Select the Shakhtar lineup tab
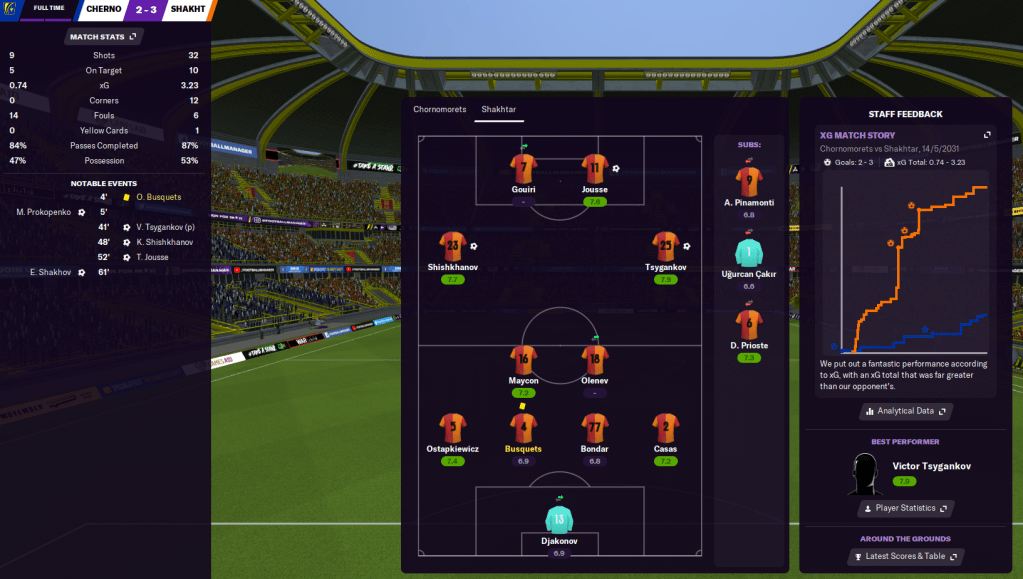The image size is (1023, 579). (498, 109)
